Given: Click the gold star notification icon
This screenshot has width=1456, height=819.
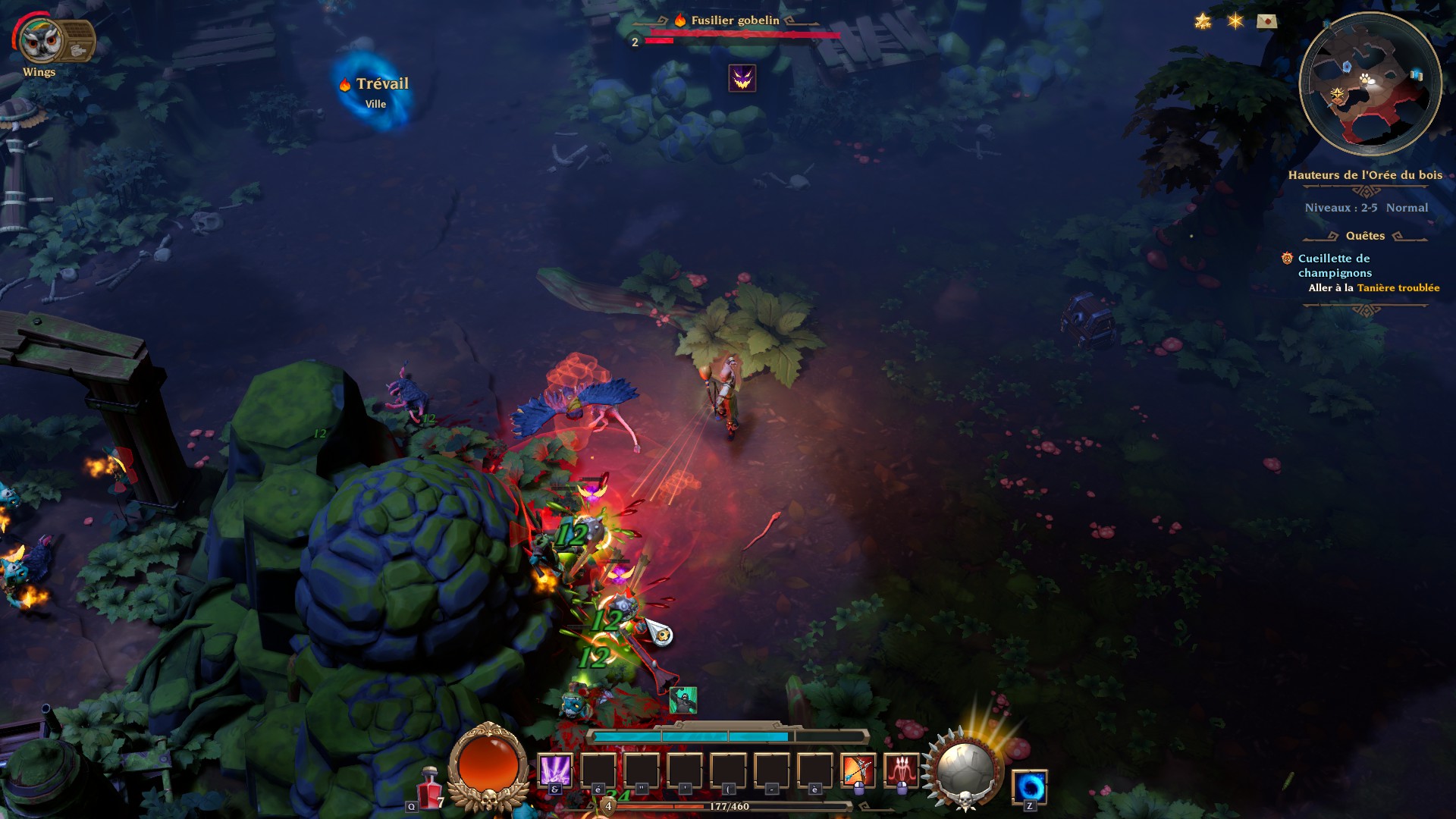Looking at the screenshot, I should [1203, 21].
